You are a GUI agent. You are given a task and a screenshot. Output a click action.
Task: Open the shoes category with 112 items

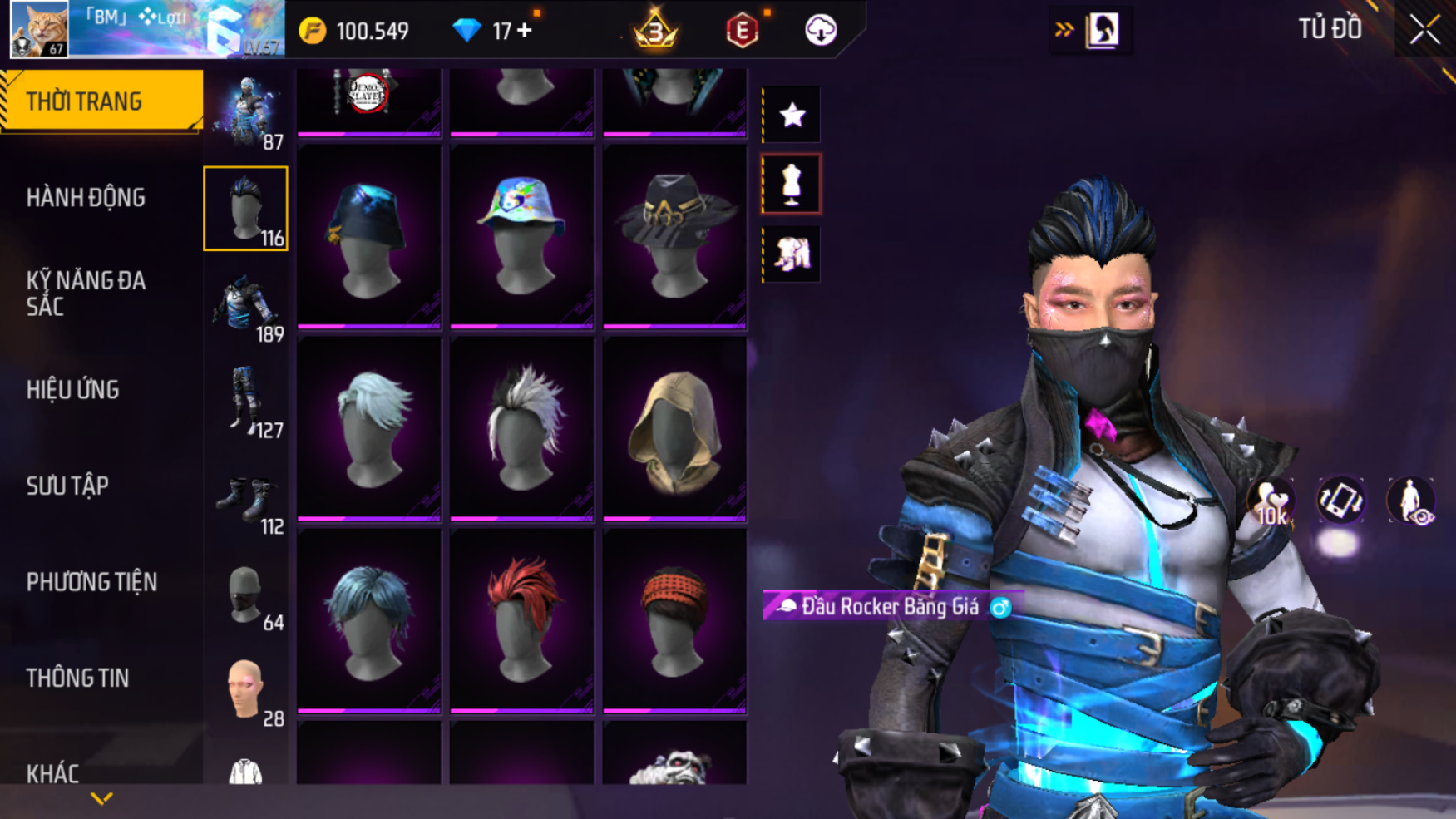[246, 499]
